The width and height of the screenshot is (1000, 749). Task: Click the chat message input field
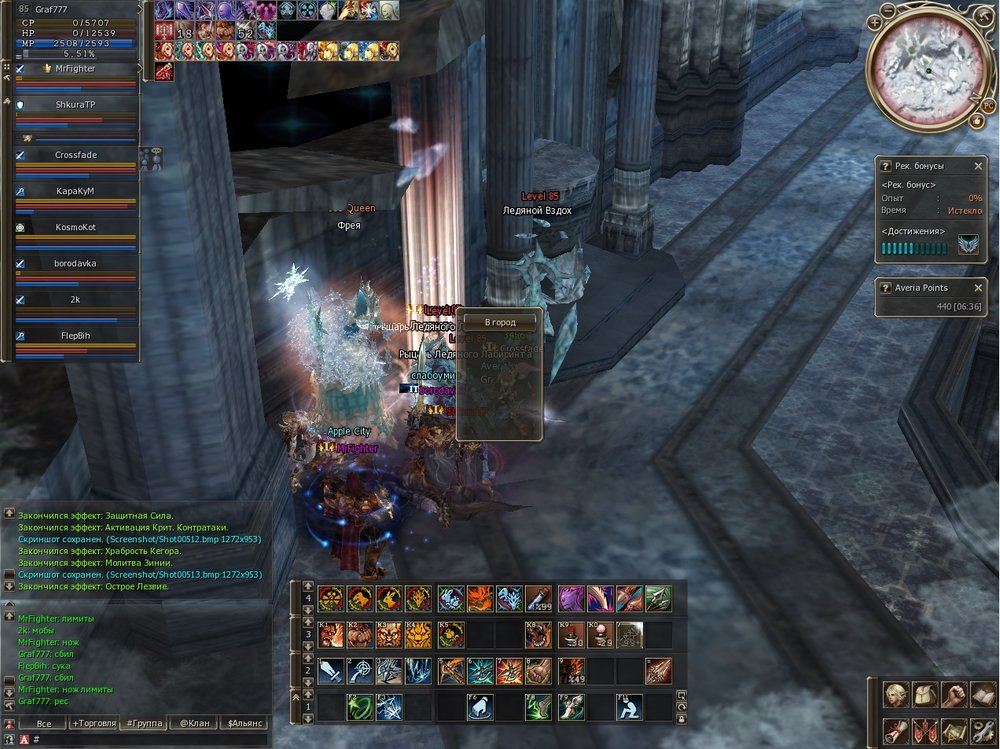[x=150, y=739]
